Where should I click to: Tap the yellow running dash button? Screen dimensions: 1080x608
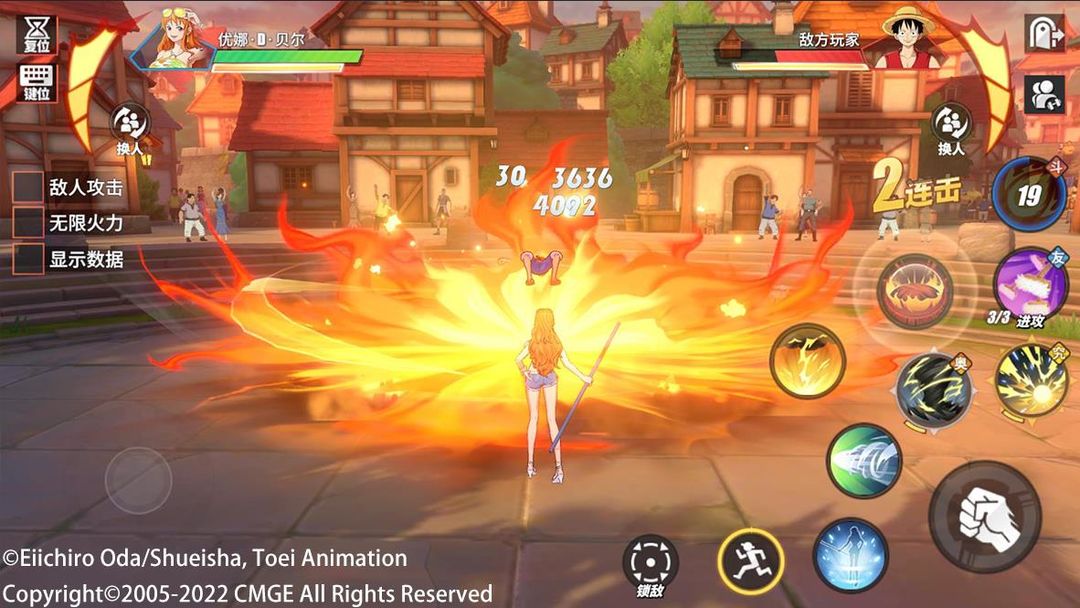tap(750, 561)
